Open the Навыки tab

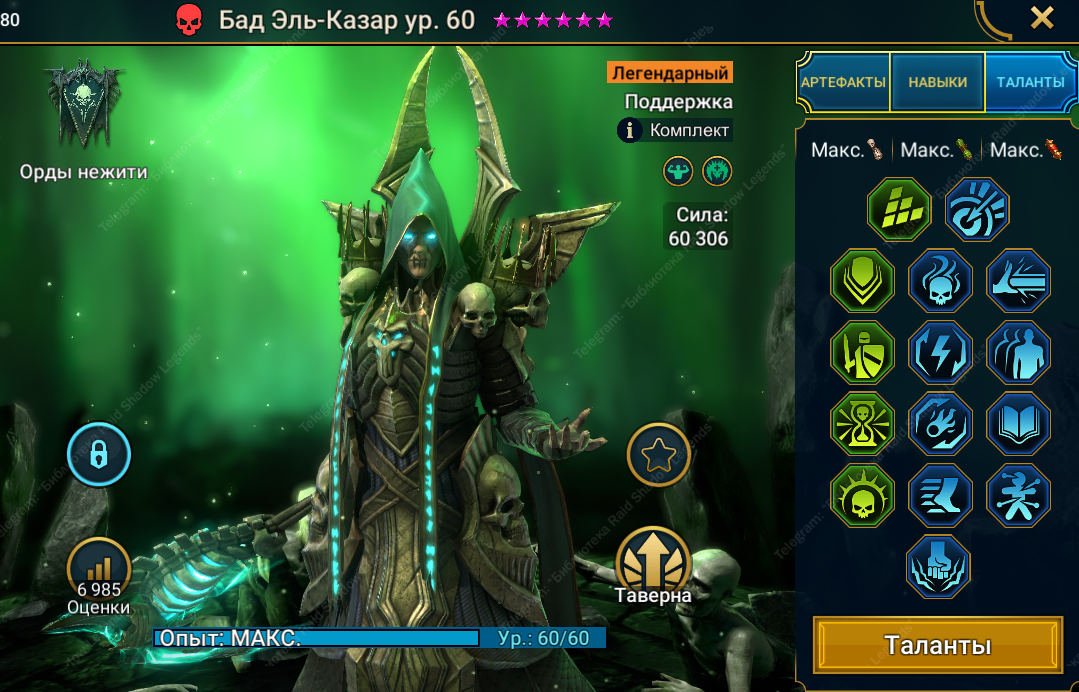click(x=937, y=82)
